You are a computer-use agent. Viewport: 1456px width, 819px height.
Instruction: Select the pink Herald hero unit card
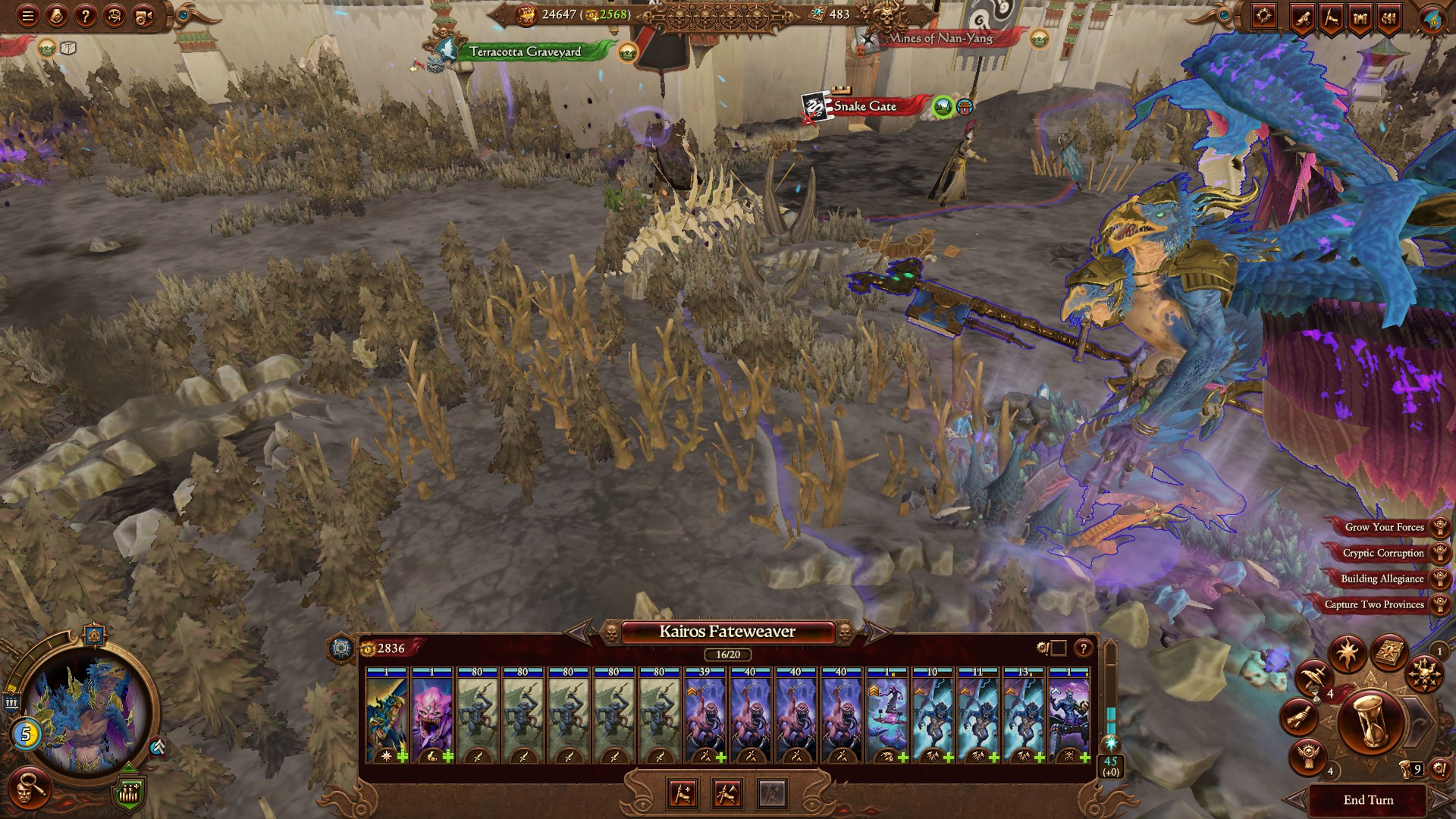point(432,714)
